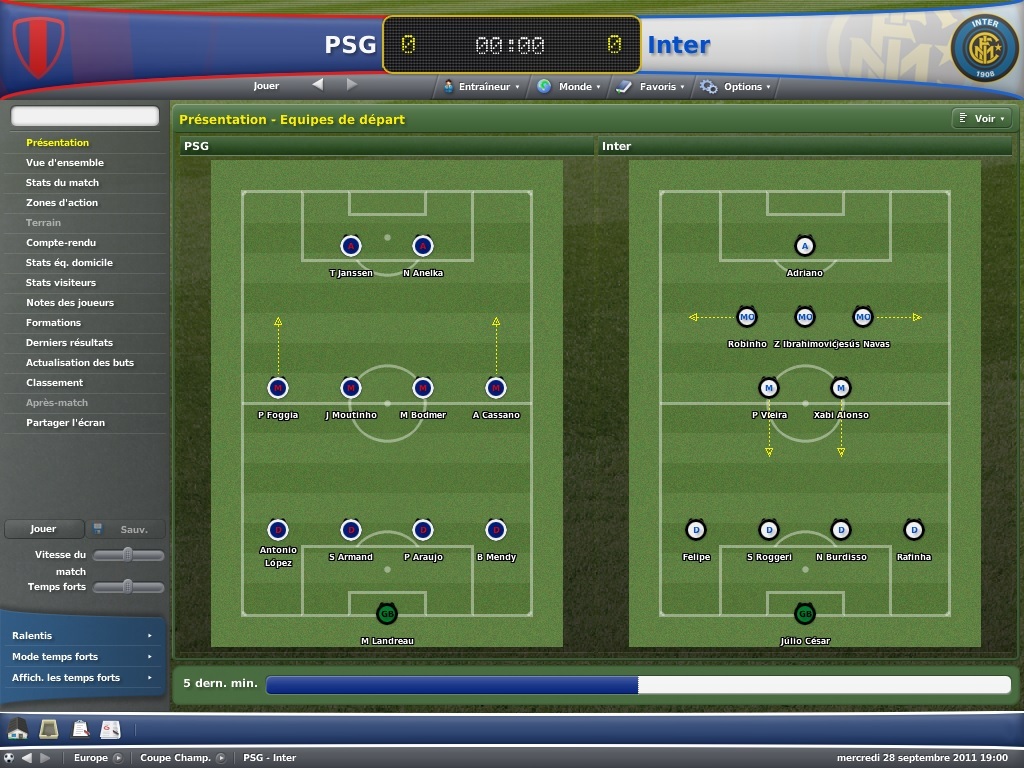Open the Favoris menu

pyautogui.click(x=651, y=87)
